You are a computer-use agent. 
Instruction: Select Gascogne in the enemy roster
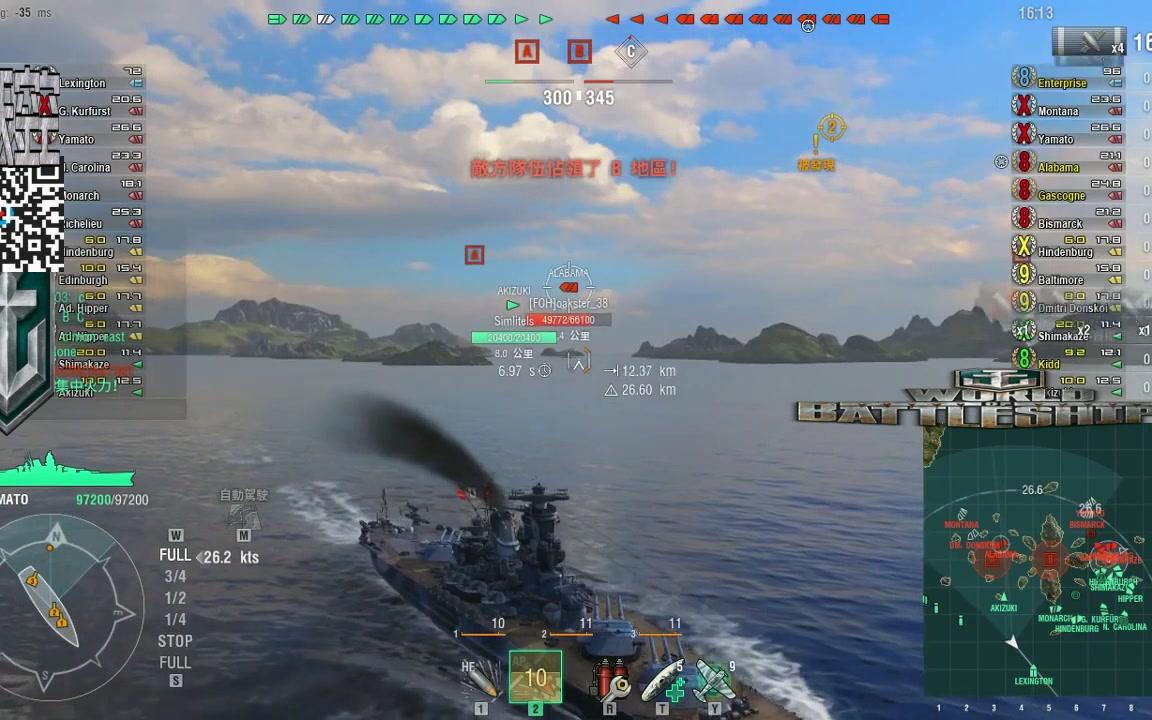1061,195
